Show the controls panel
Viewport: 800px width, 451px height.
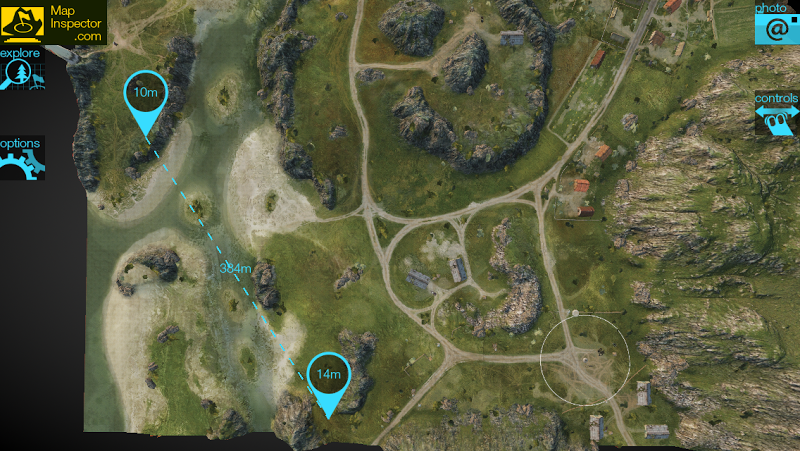pos(777,114)
